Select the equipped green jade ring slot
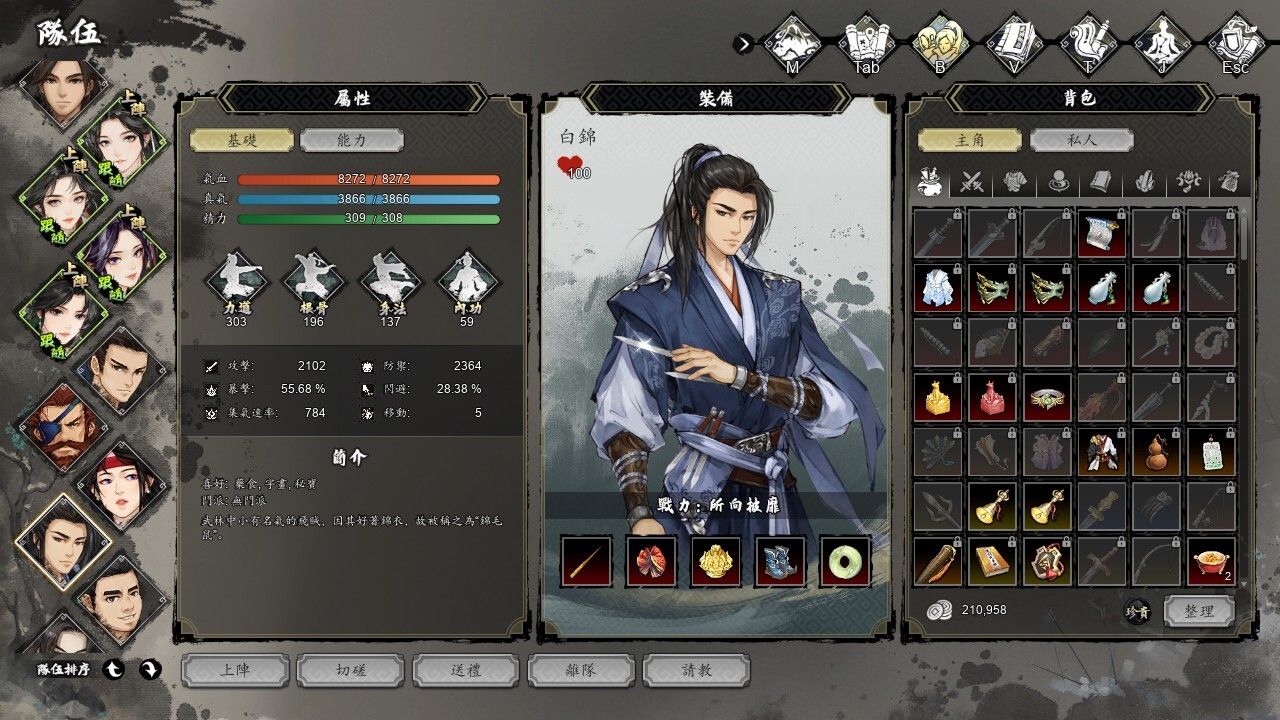This screenshot has width=1280, height=720. pyautogui.click(x=845, y=561)
